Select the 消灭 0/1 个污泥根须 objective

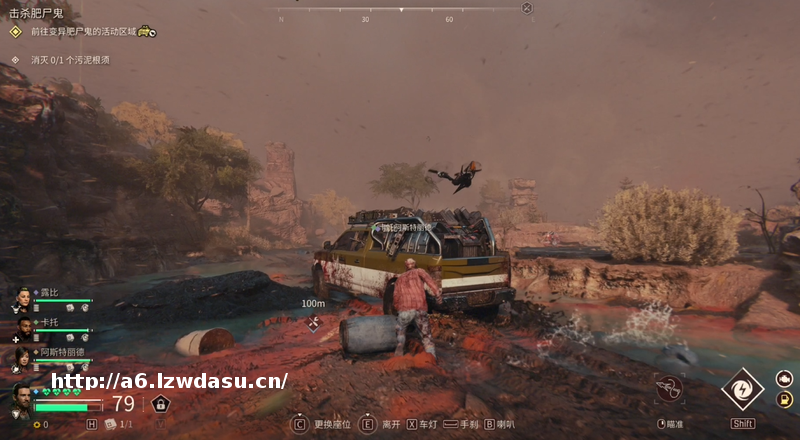tap(70, 60)
